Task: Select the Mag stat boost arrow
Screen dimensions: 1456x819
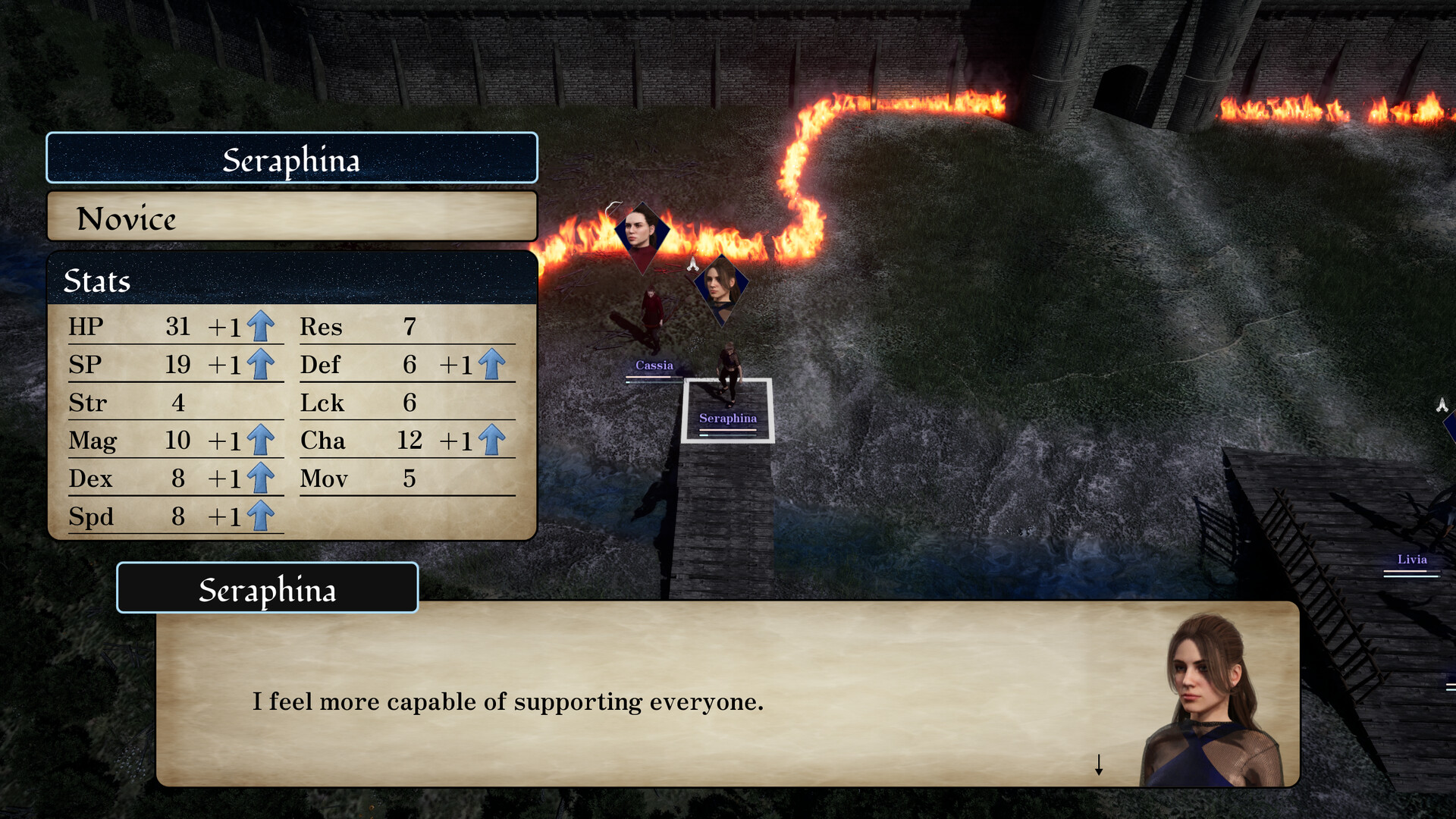Action: [260, 440]
